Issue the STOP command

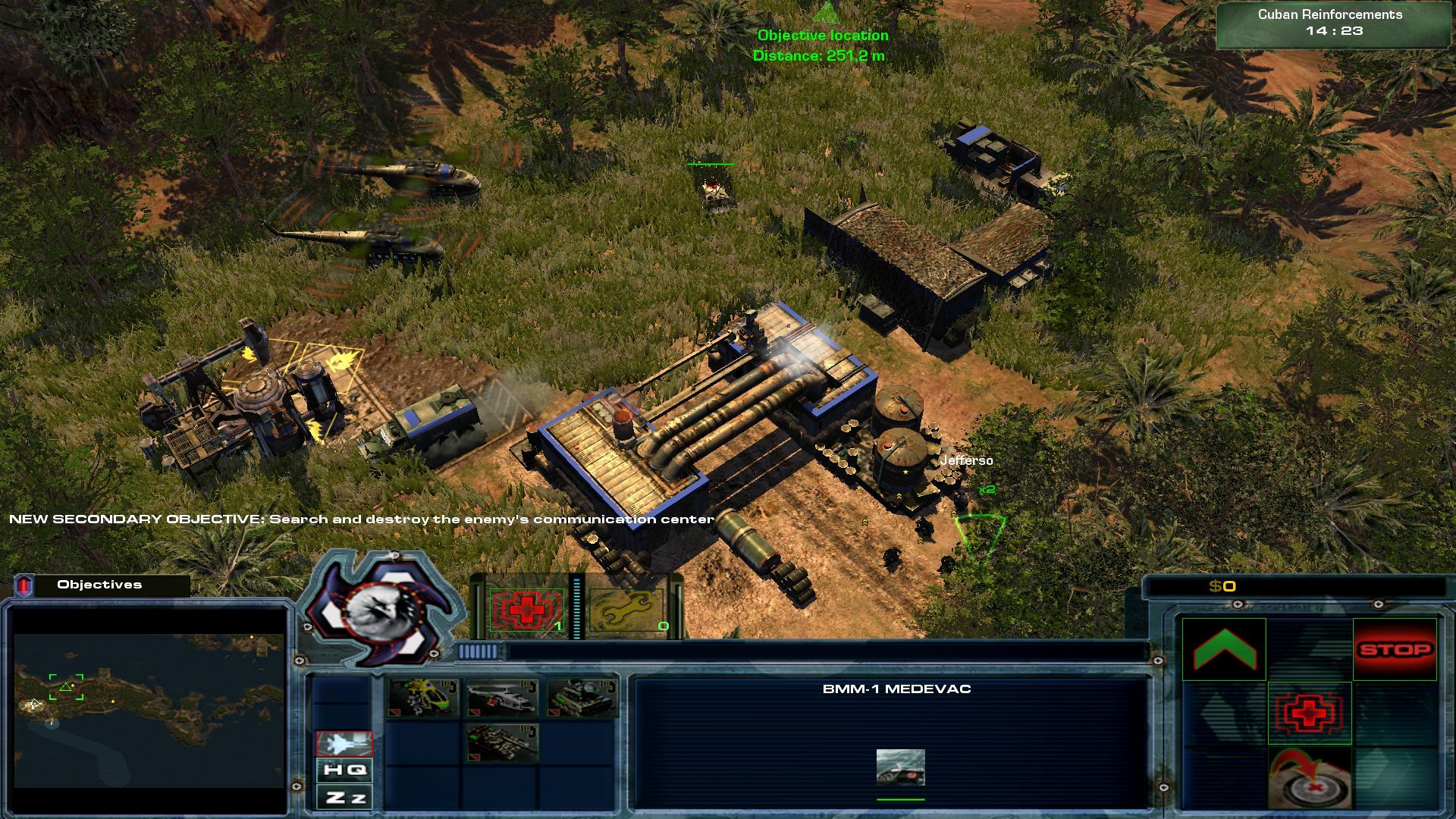[x=1395, y=649]
